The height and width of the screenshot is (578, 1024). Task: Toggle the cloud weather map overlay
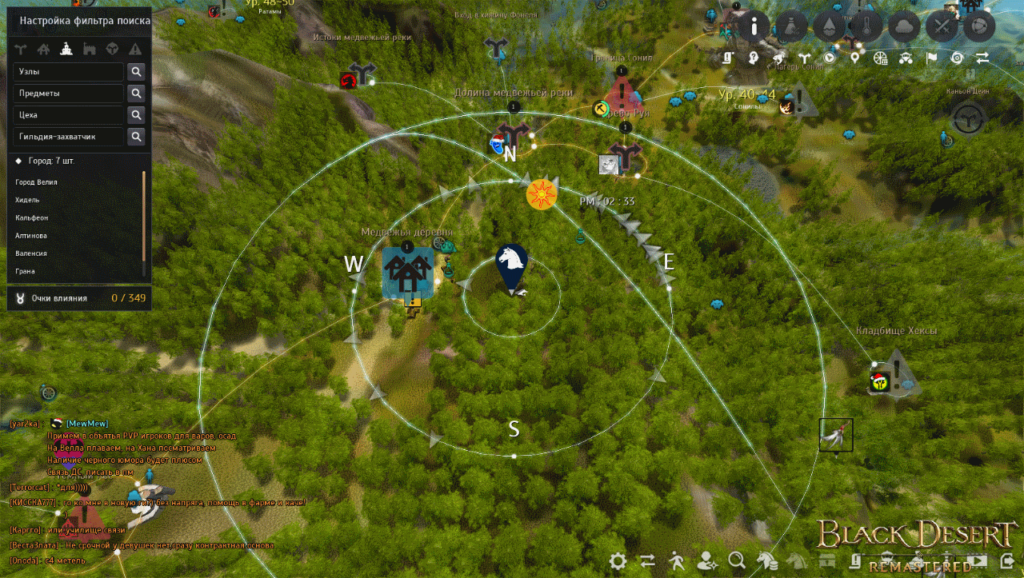[904, 26]
